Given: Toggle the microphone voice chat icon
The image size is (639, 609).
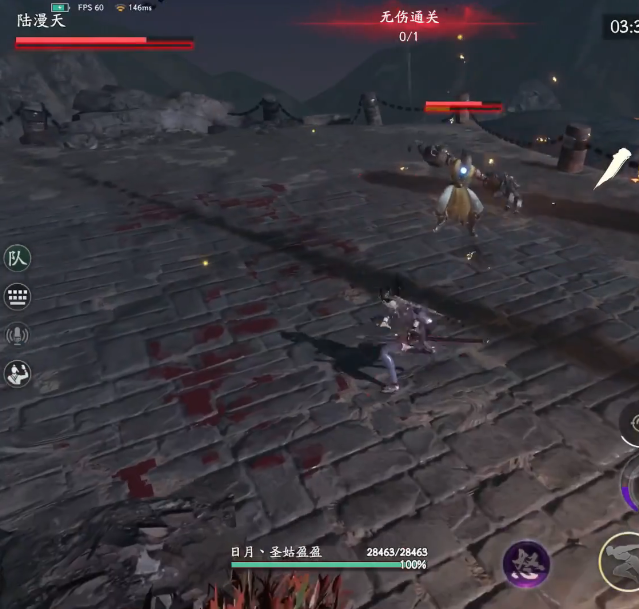Looking at the screenshot, I should coord(17,335).
